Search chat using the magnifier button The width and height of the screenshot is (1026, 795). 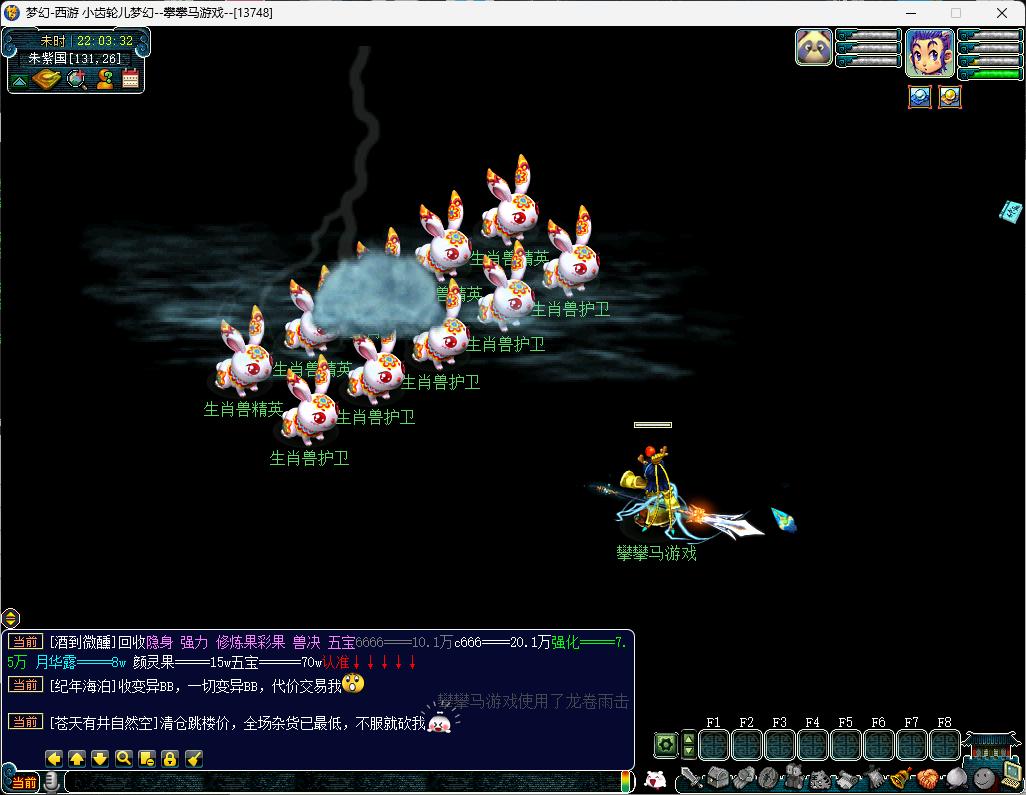[123, 758]
